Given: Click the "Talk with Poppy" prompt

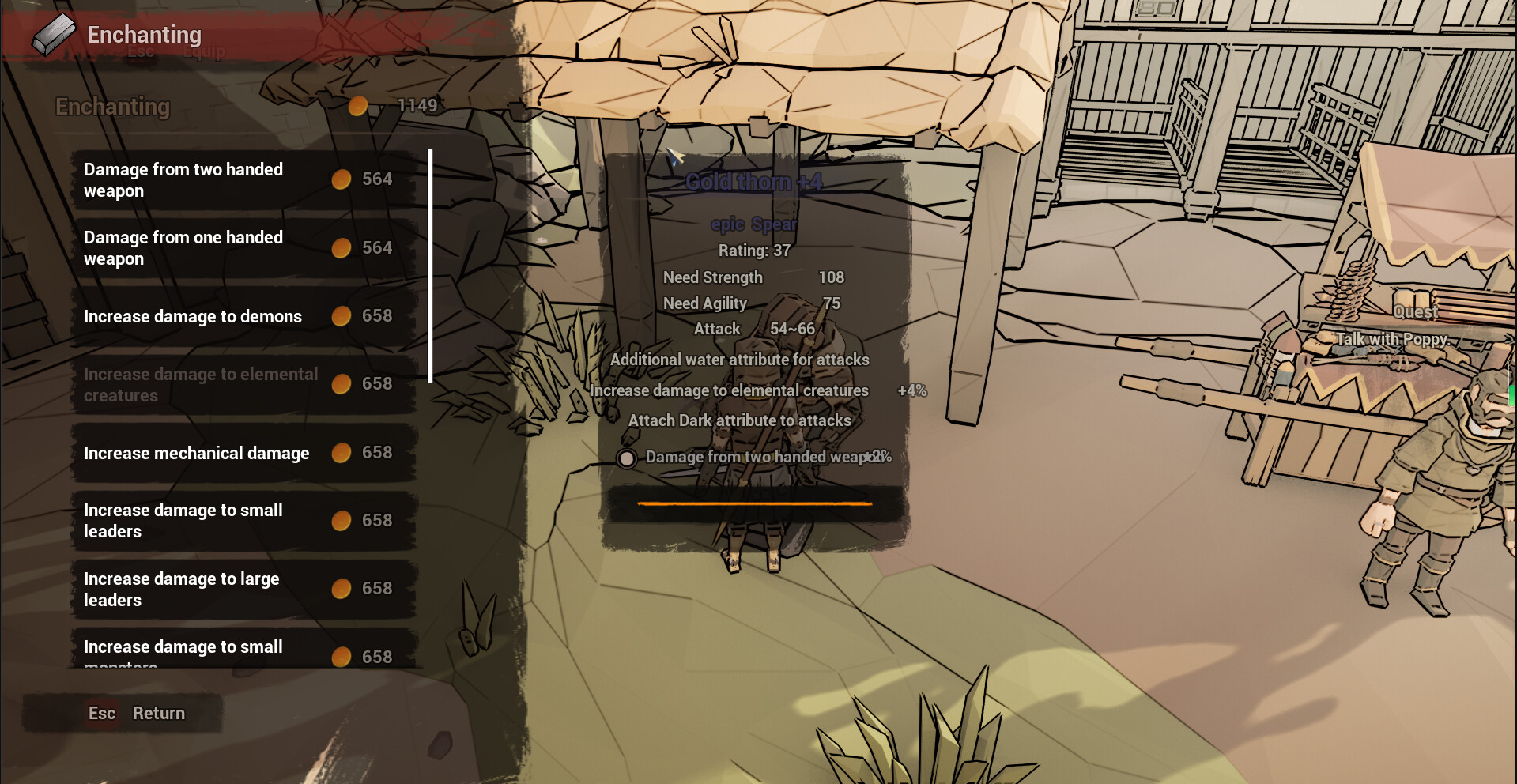Looking at the screenshot, I should point(1391,338).
